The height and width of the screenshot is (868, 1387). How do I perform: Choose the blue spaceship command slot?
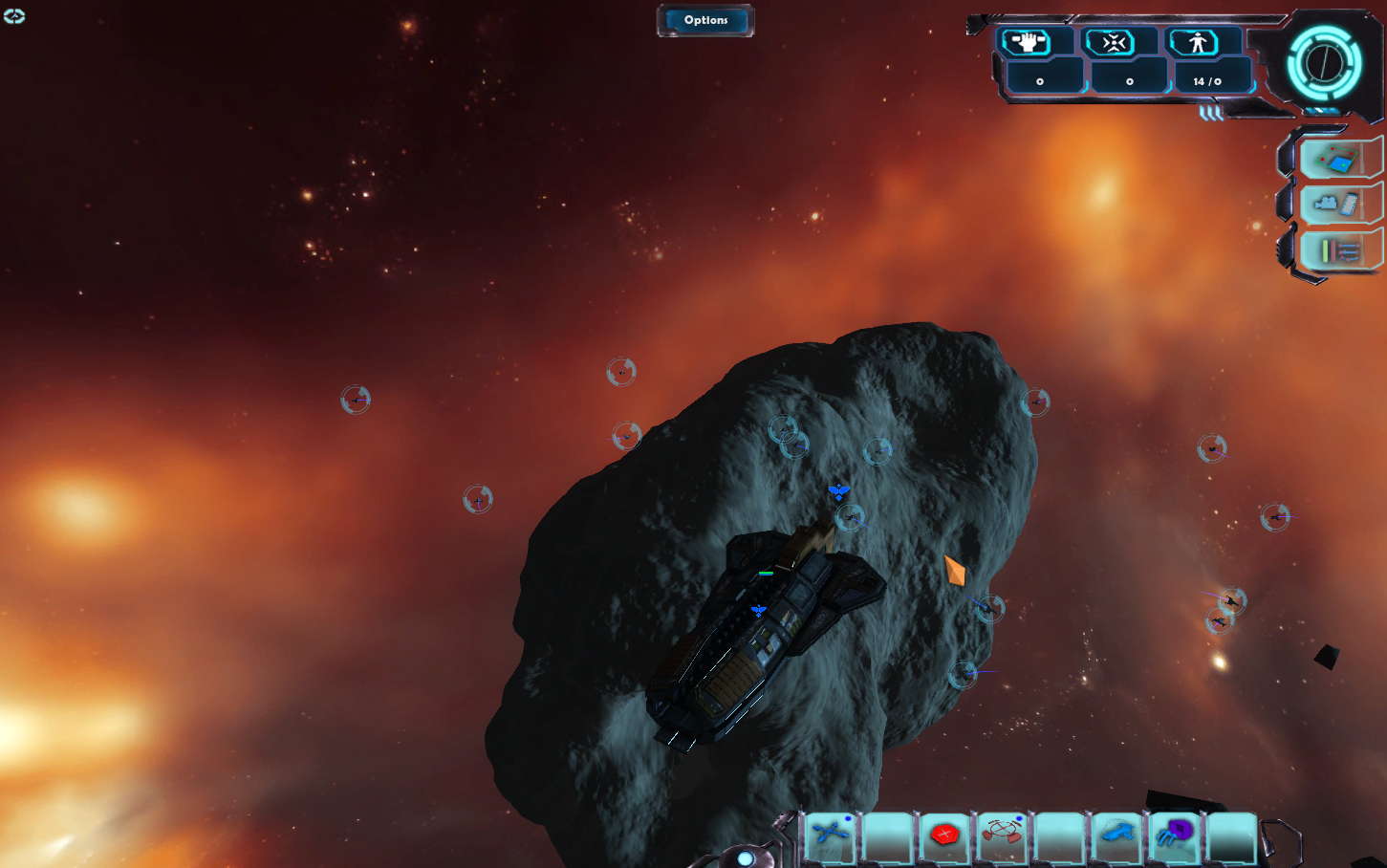[x=1116, y=834]
